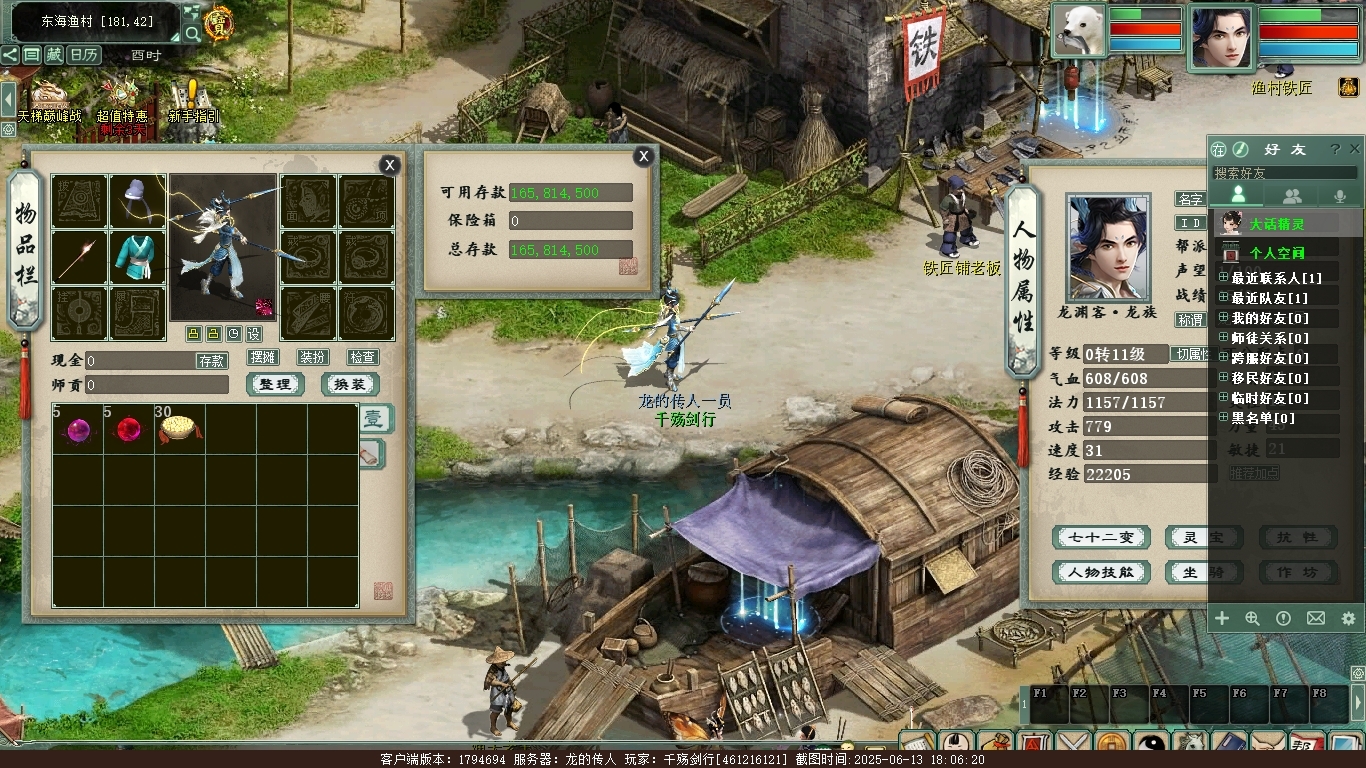Viewport: 1366px width, 768px height.
Task: Open the 坐骑 mount panel
Action: click(x=1203, y=572)
